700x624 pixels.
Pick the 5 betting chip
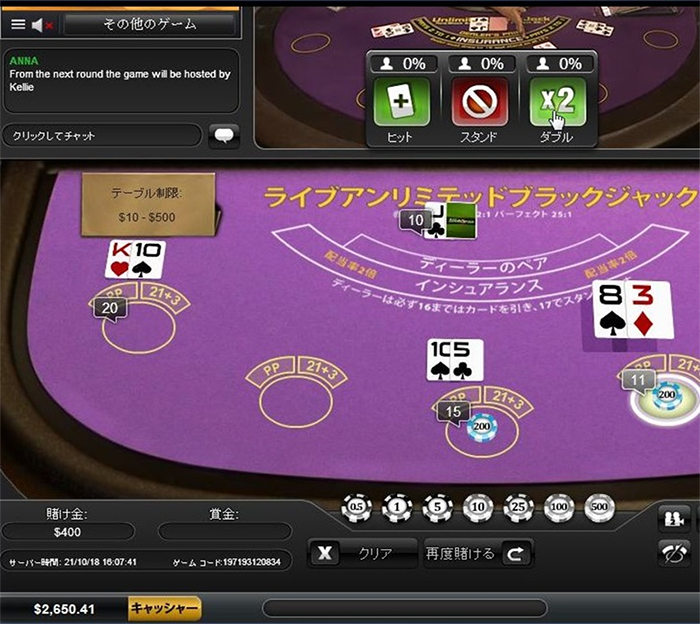pyautogui.click(x=437, y=508)
